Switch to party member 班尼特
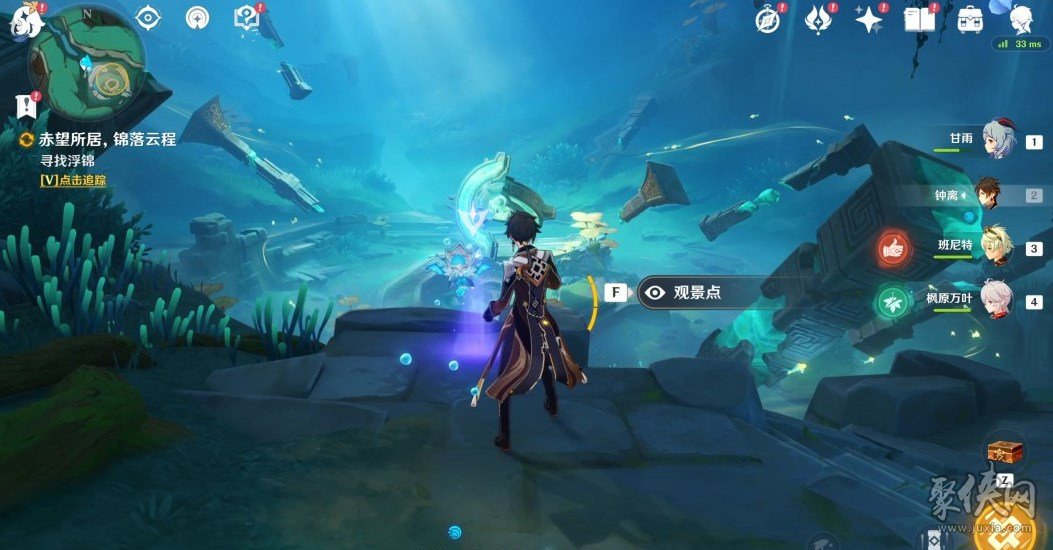 click(x=997, y=248)
